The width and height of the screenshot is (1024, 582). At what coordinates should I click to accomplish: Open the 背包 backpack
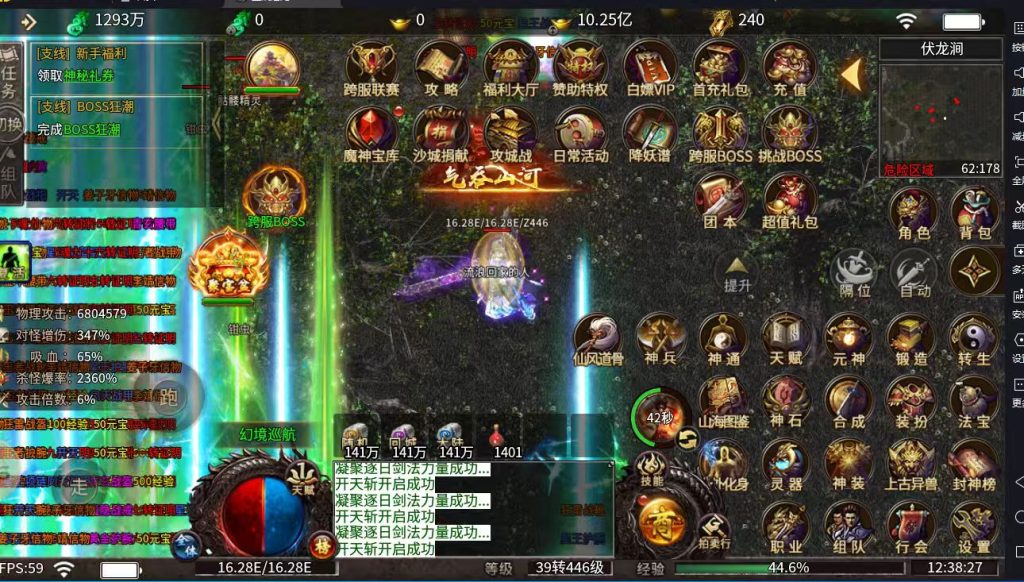point(974,211)
